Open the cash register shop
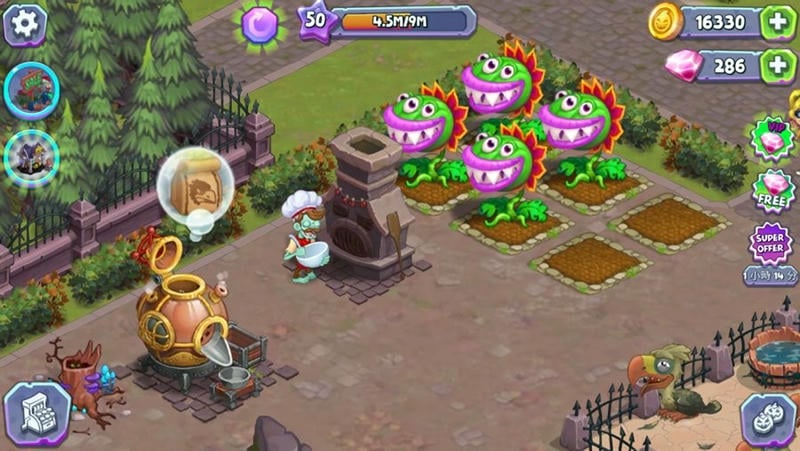This screenshot has height=451, width=800. tap(36, 413)
